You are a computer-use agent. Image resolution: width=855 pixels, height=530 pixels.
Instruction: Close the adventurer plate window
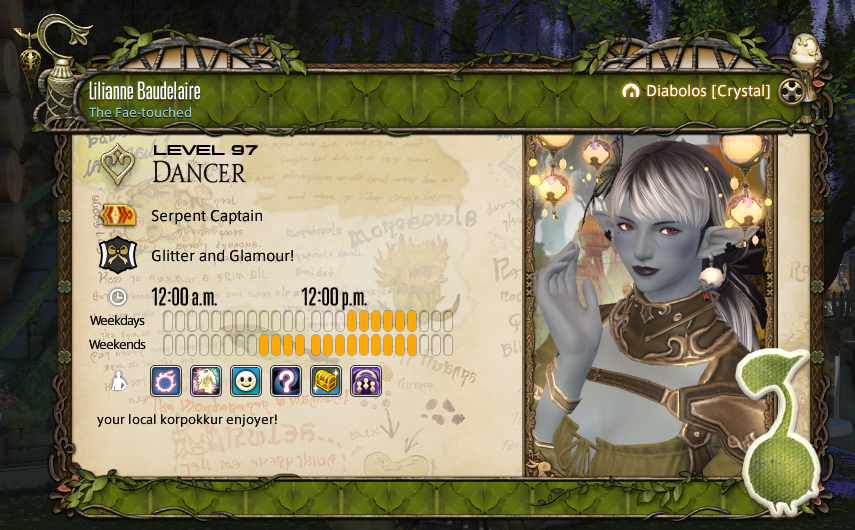point(793,91)
